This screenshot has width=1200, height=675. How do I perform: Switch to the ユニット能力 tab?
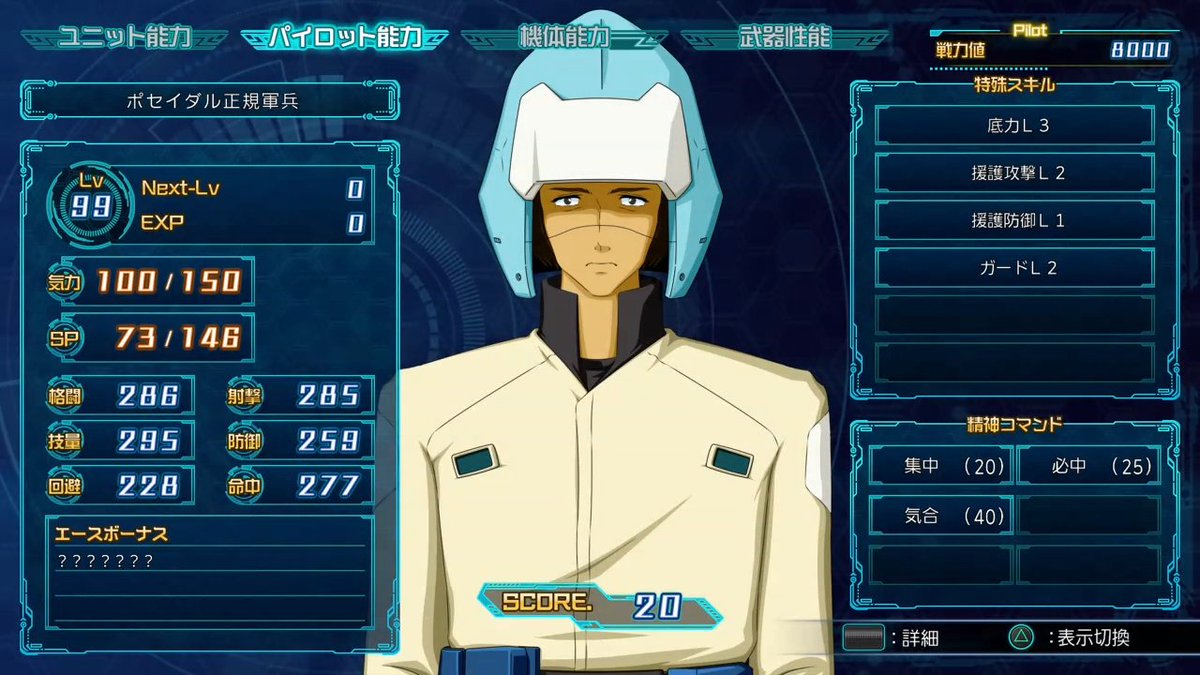point(124,38)
